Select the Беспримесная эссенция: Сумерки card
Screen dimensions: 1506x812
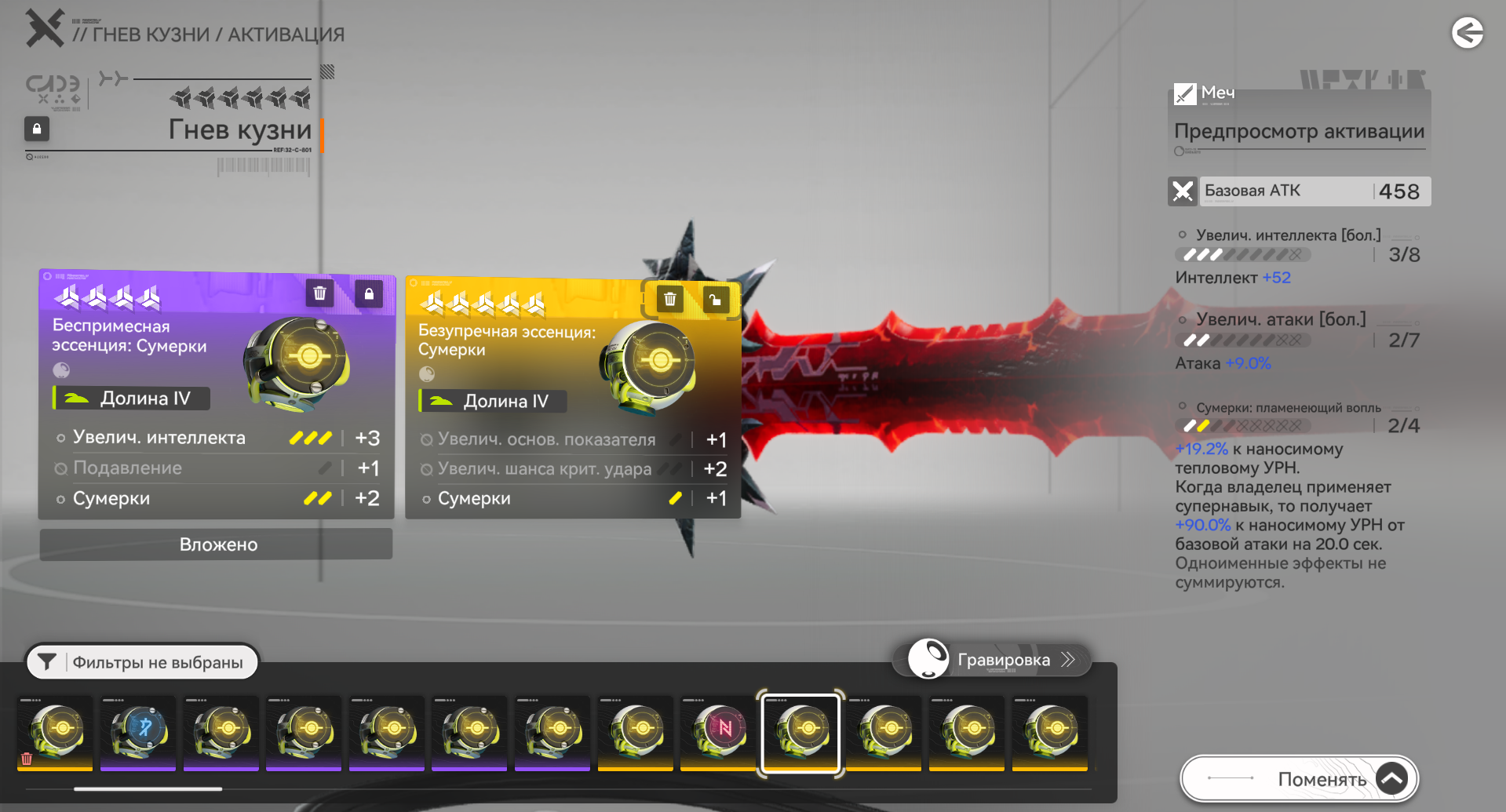coord(216,392)
